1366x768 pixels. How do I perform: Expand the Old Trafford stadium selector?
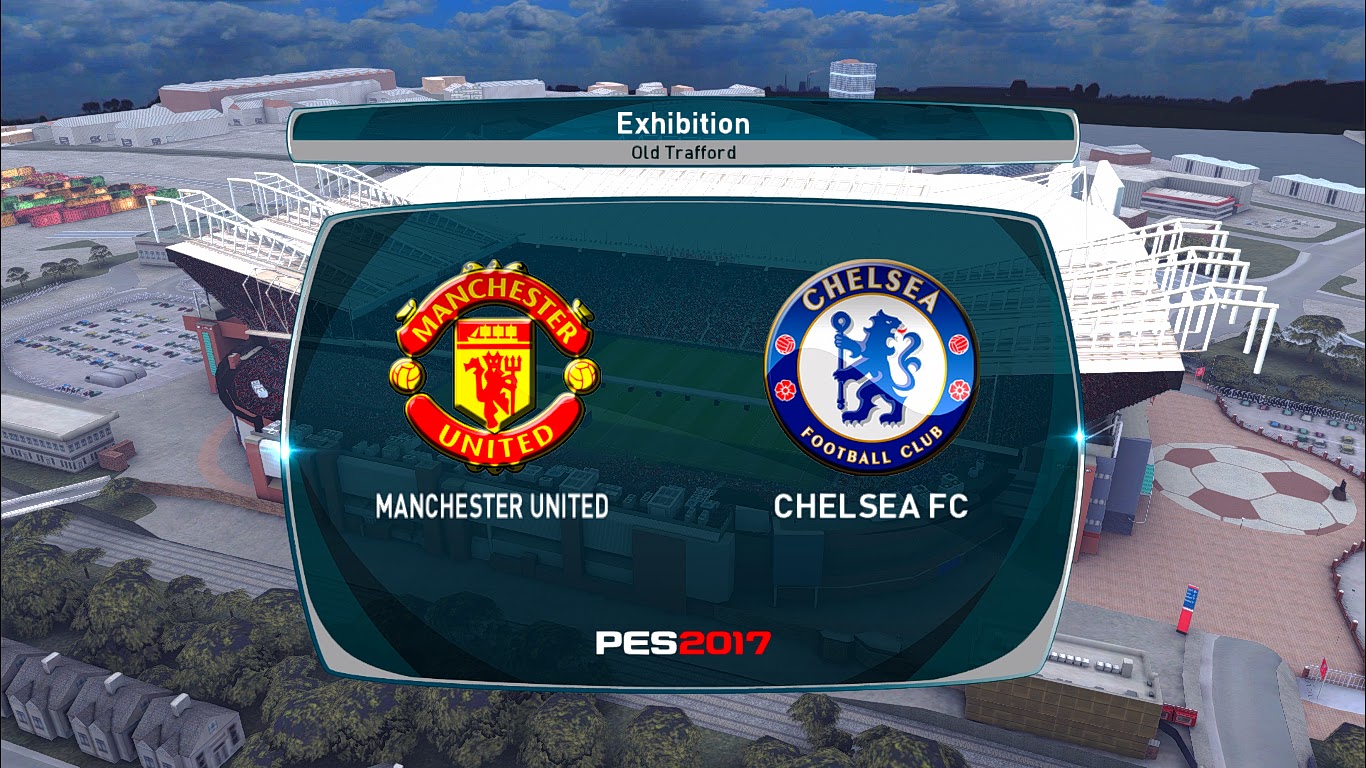tap(683, 152)
